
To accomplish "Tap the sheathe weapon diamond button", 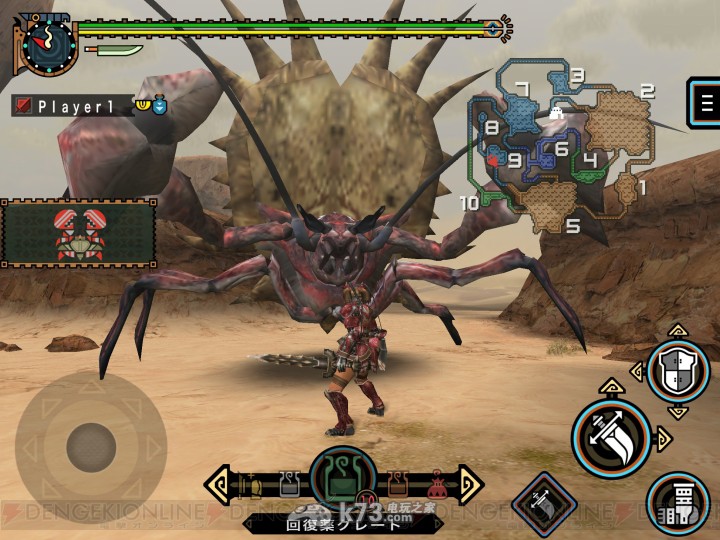I will [x=544, y=500].
